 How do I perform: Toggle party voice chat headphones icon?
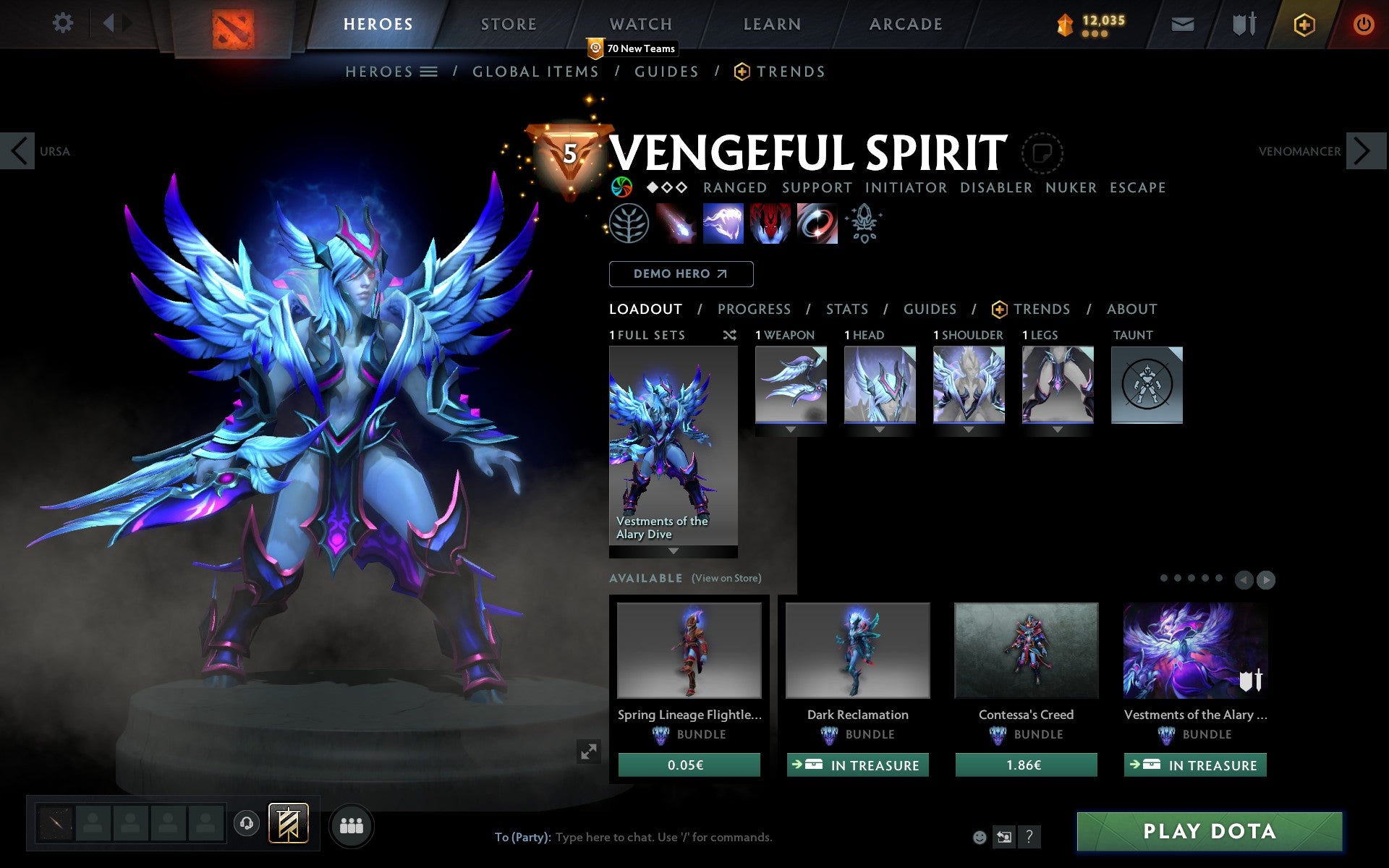coord(247,822)
